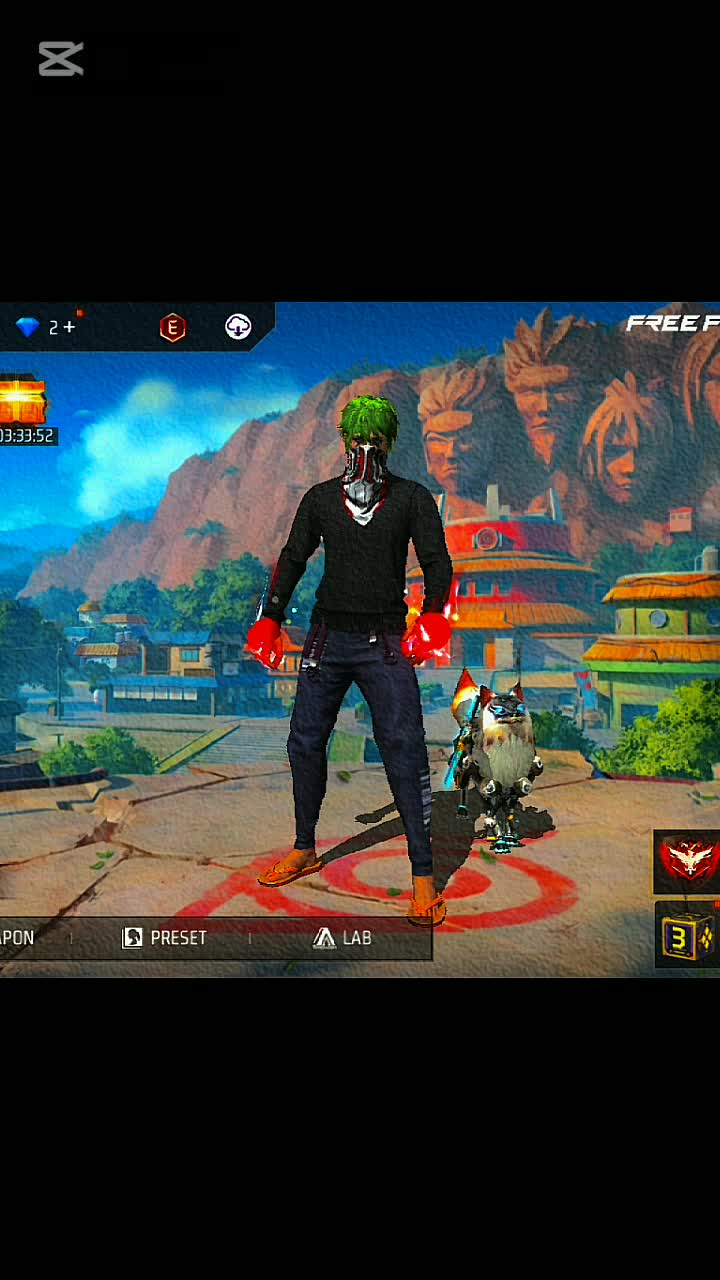The width and height of the screenshot is (720, 1280).
Task: Open the golden treasure chest with timer
Action: click(x=23, y=402)
